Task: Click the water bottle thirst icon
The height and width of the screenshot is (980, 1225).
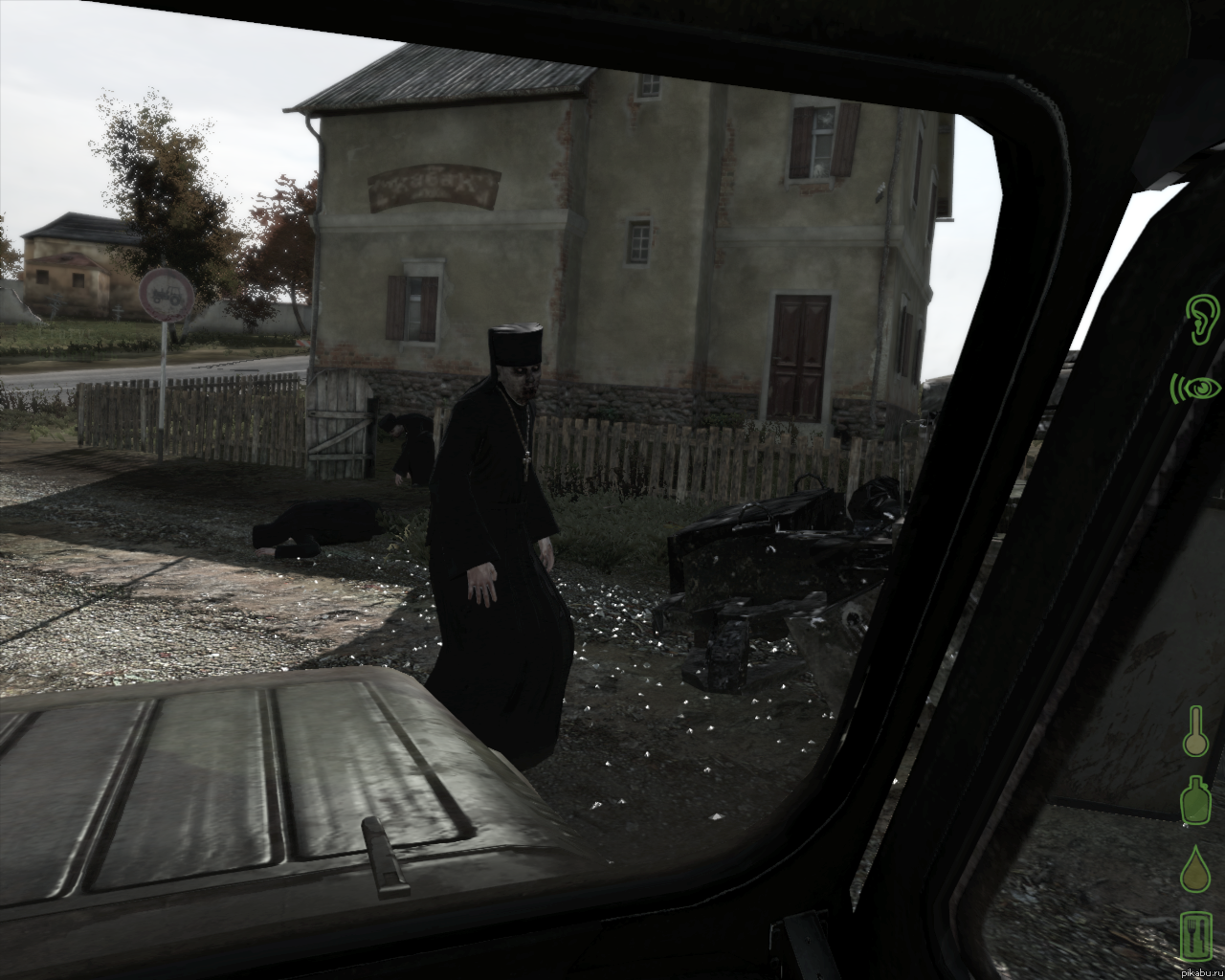Action: pos(1195,801)
